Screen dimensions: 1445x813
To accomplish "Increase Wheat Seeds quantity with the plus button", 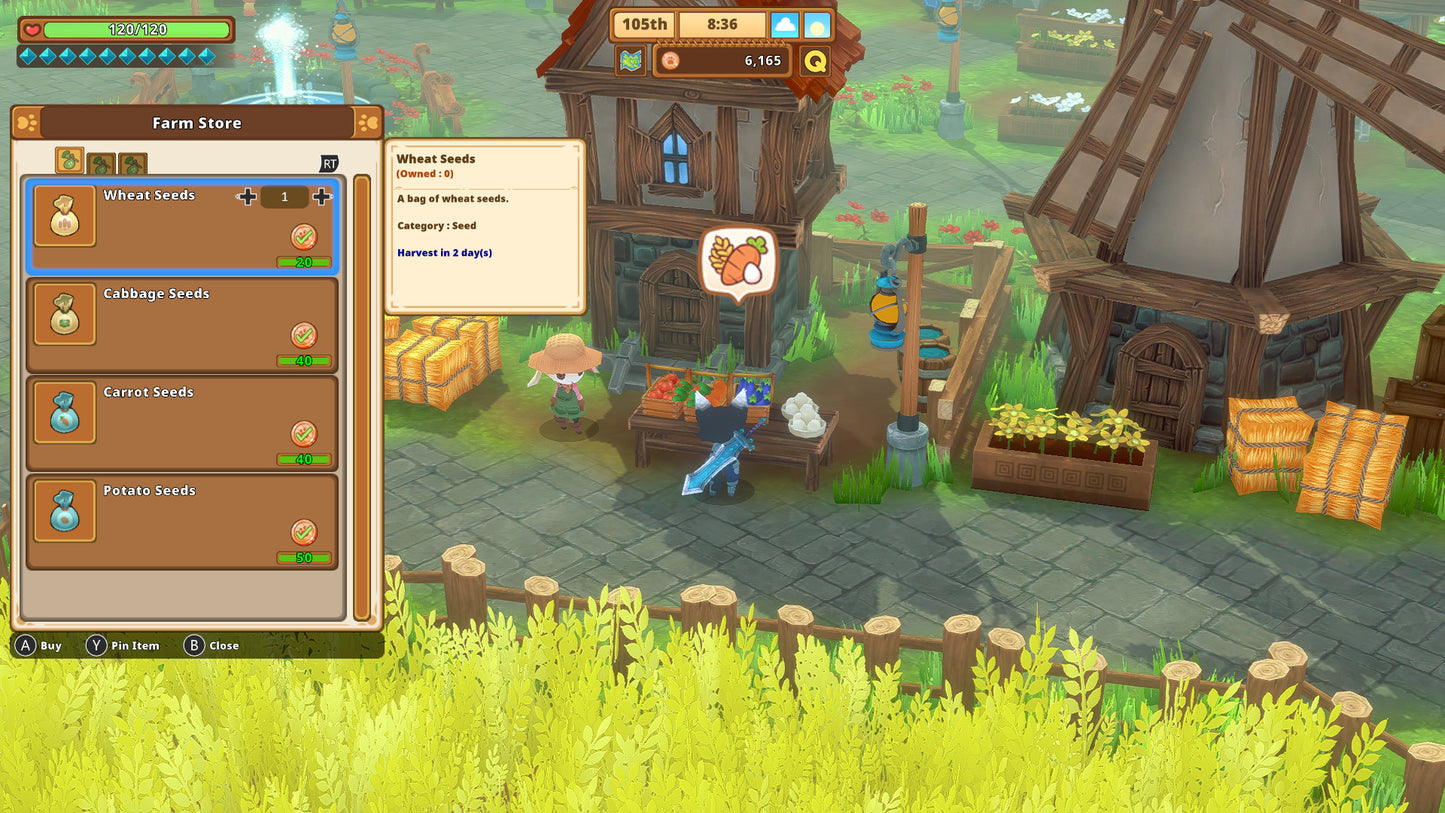I will 322,197.
